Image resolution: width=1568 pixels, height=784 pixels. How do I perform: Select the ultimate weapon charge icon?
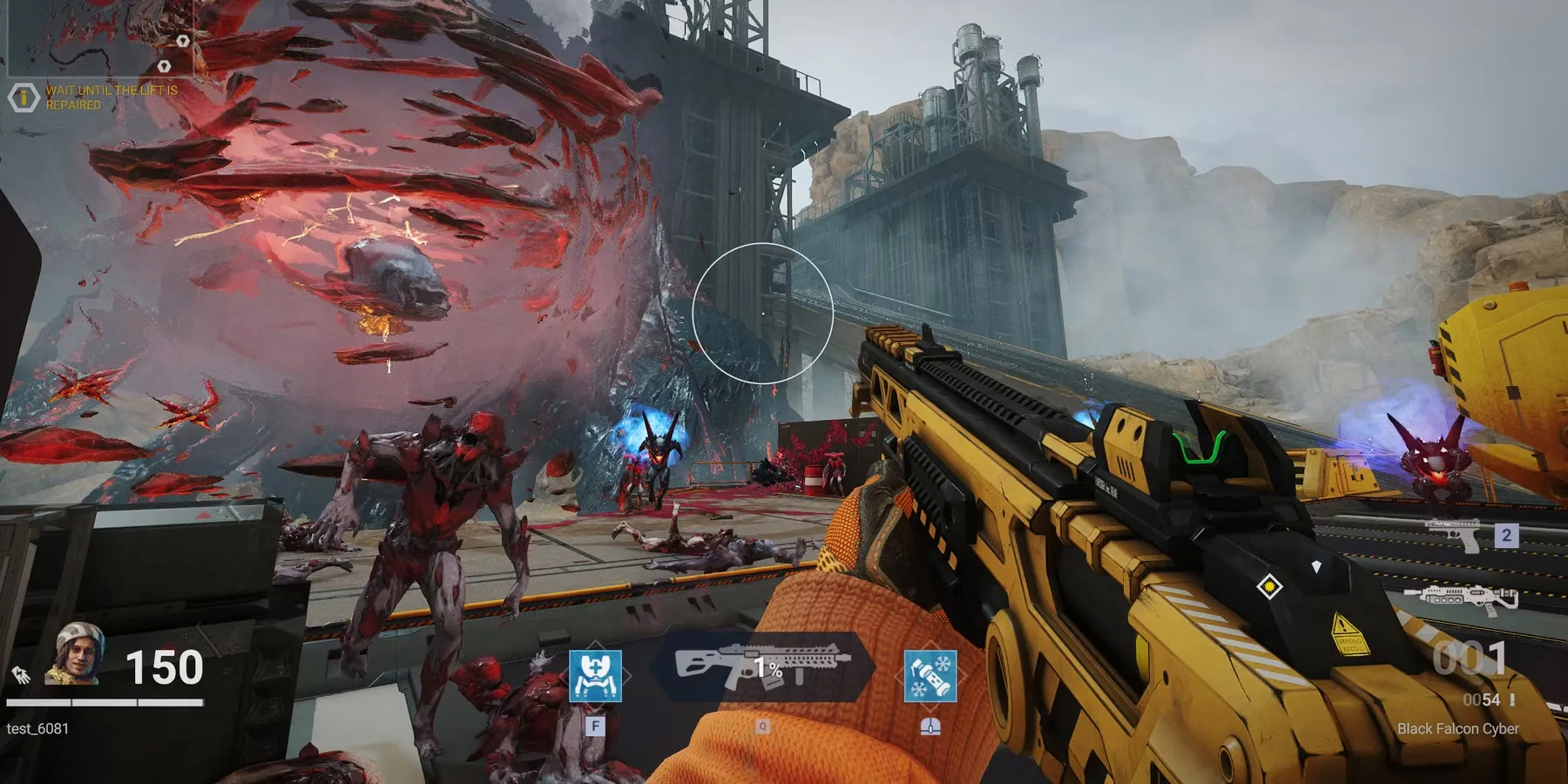point(763,668)
